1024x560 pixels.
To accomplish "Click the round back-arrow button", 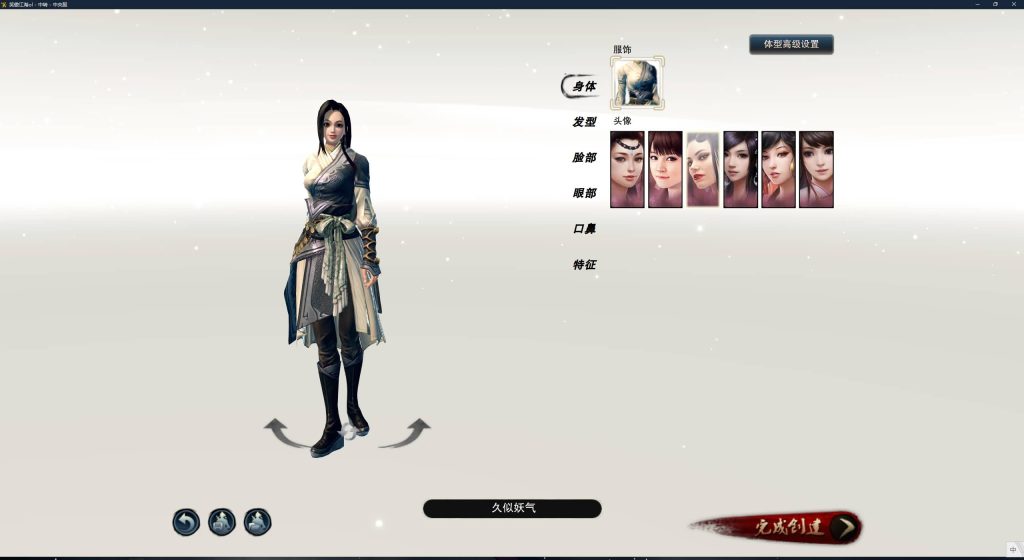I will [x=186, y=522].
